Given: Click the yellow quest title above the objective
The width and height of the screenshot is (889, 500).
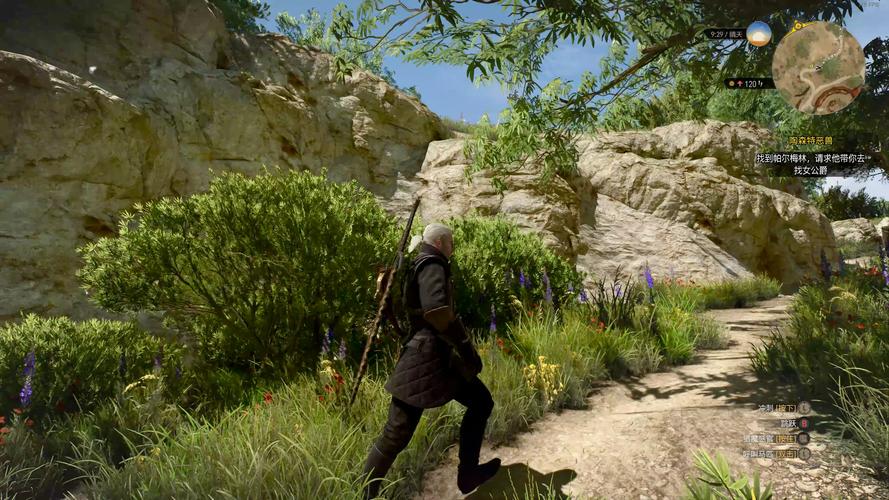Looking at the screenshot, I should pyautogui.click(x=810, y=142).
